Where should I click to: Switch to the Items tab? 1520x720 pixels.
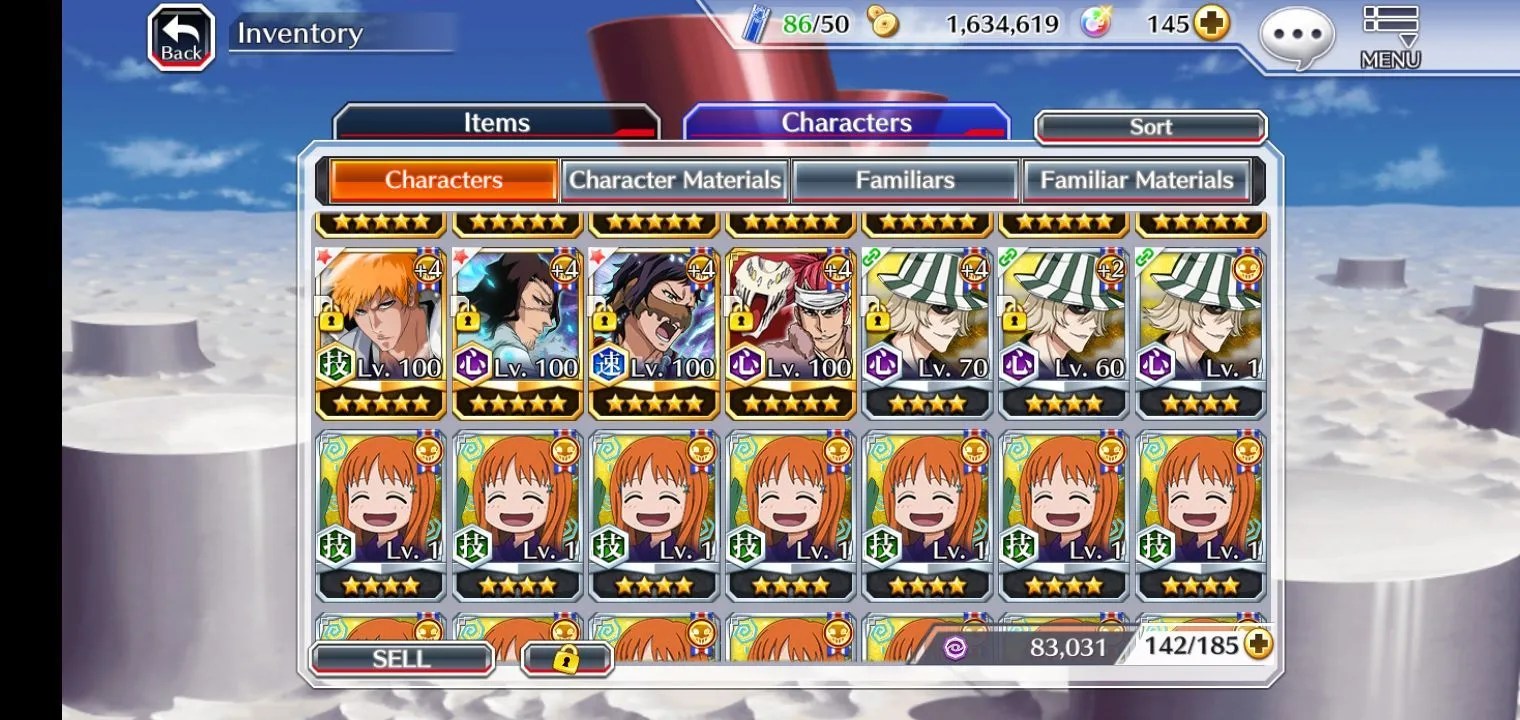(x=496, y=123)
